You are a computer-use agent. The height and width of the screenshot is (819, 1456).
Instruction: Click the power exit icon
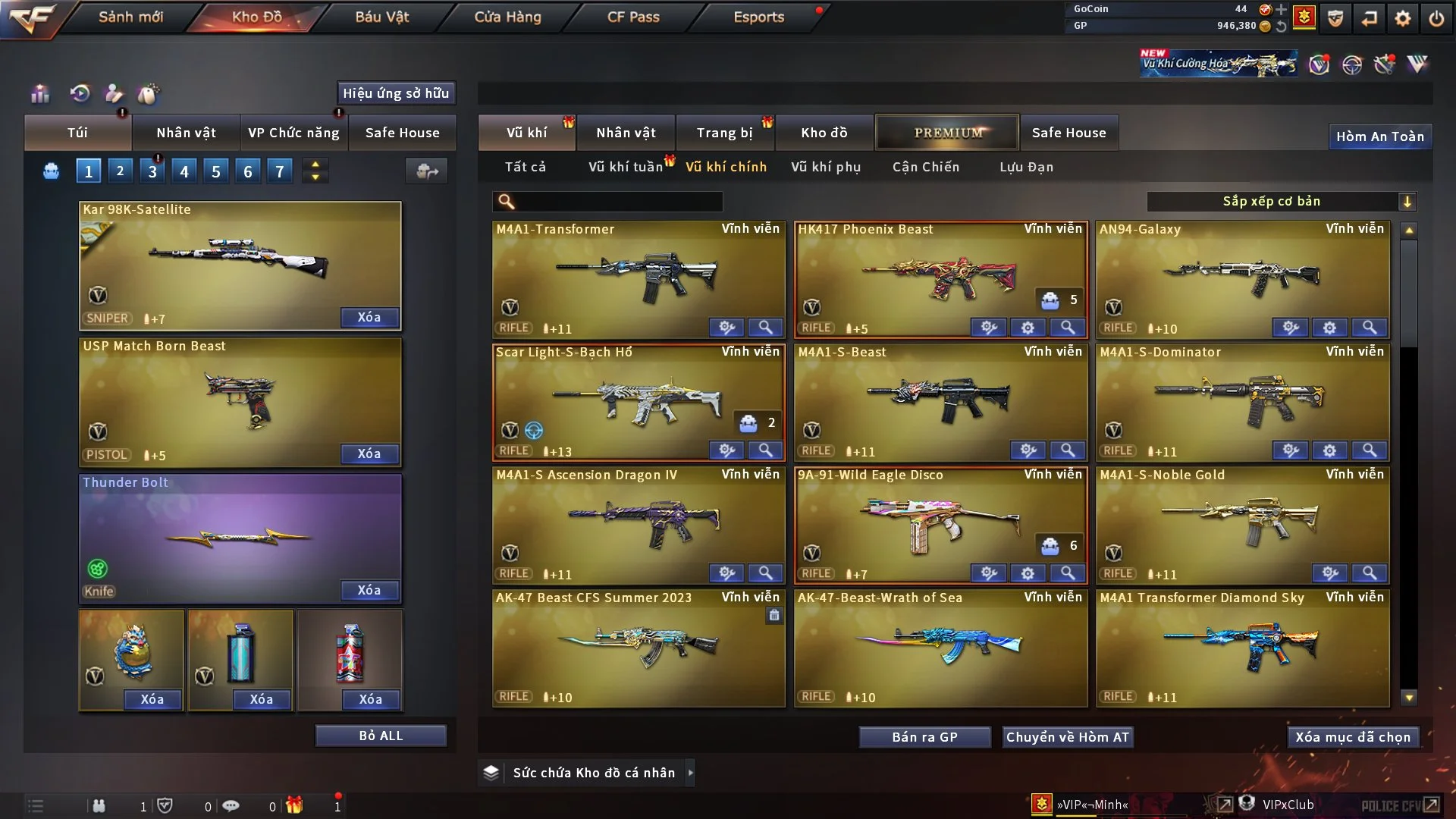[1436, 17]
